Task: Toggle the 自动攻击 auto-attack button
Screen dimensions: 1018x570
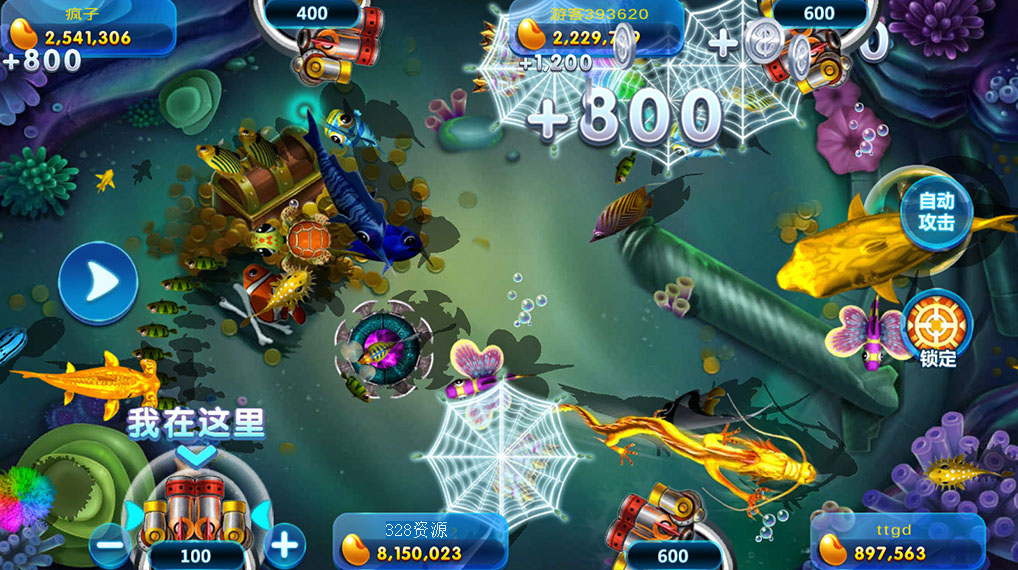Action: pos(936,213)
